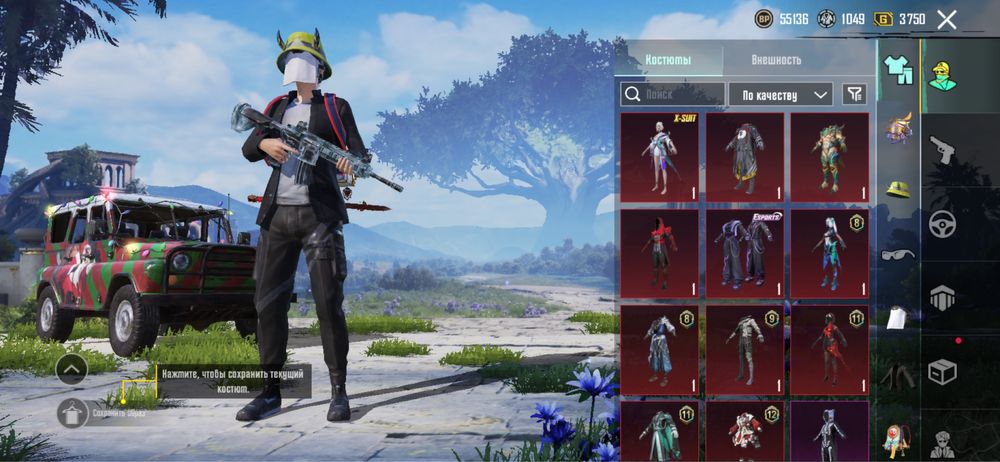Open the Внешность tab
Screen dimensions: 1000x462
pos(776,59)
